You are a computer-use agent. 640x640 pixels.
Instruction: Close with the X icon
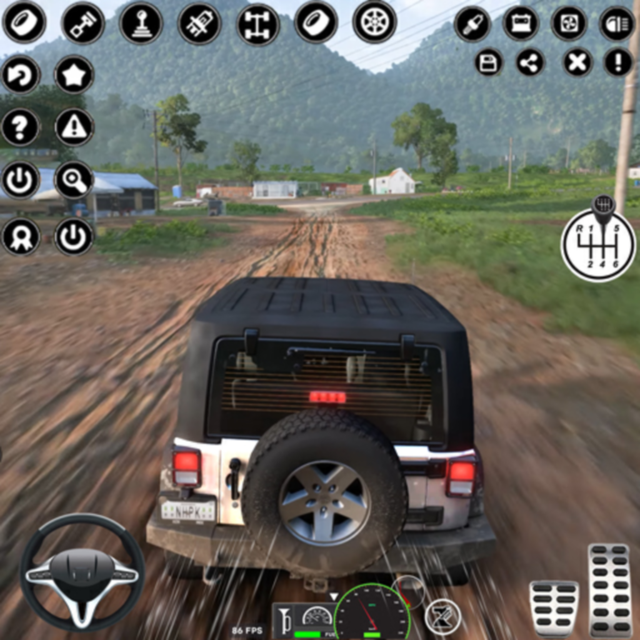[x=577, y=63]
